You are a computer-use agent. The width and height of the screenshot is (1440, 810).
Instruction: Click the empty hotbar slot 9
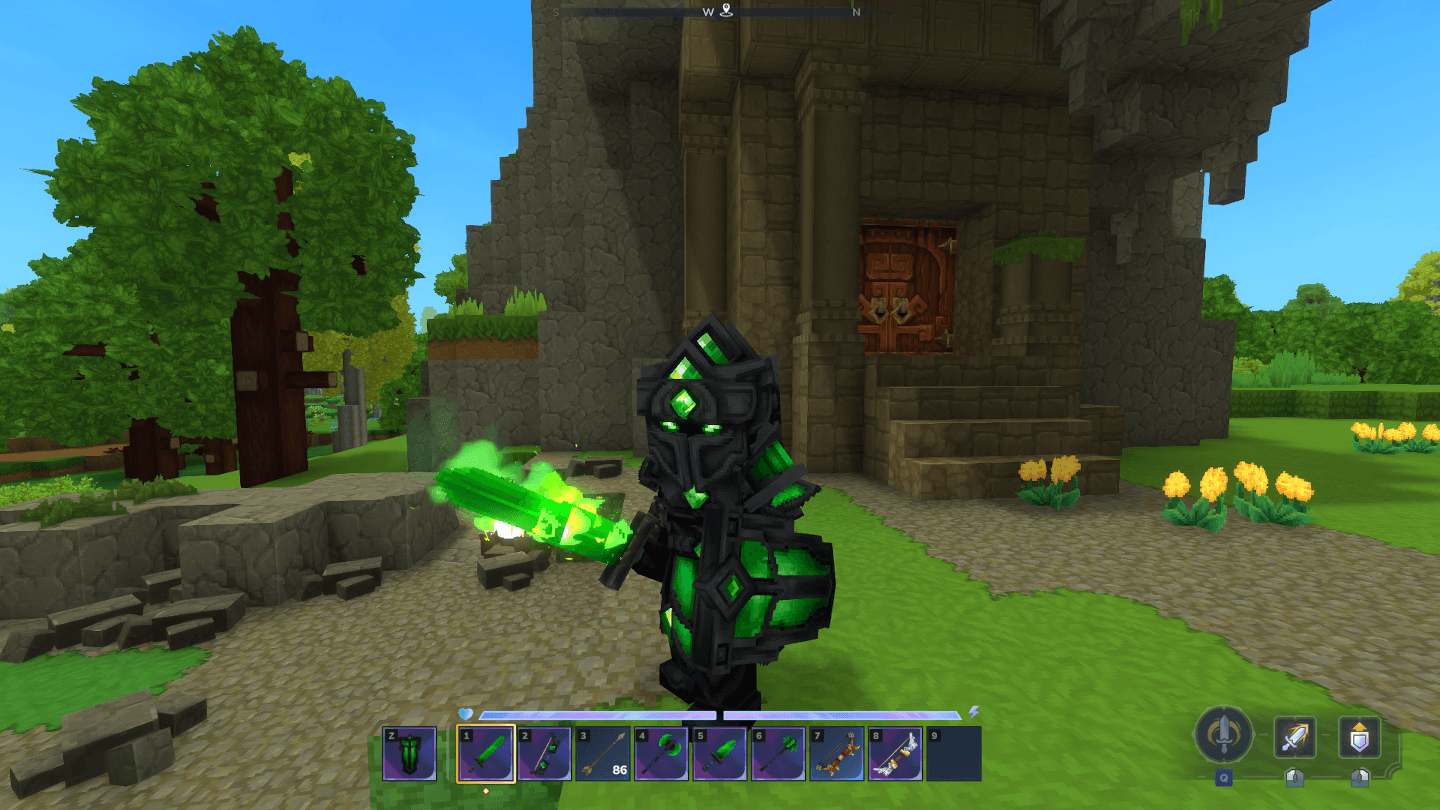pyautogui.click(x=954, y=753)
